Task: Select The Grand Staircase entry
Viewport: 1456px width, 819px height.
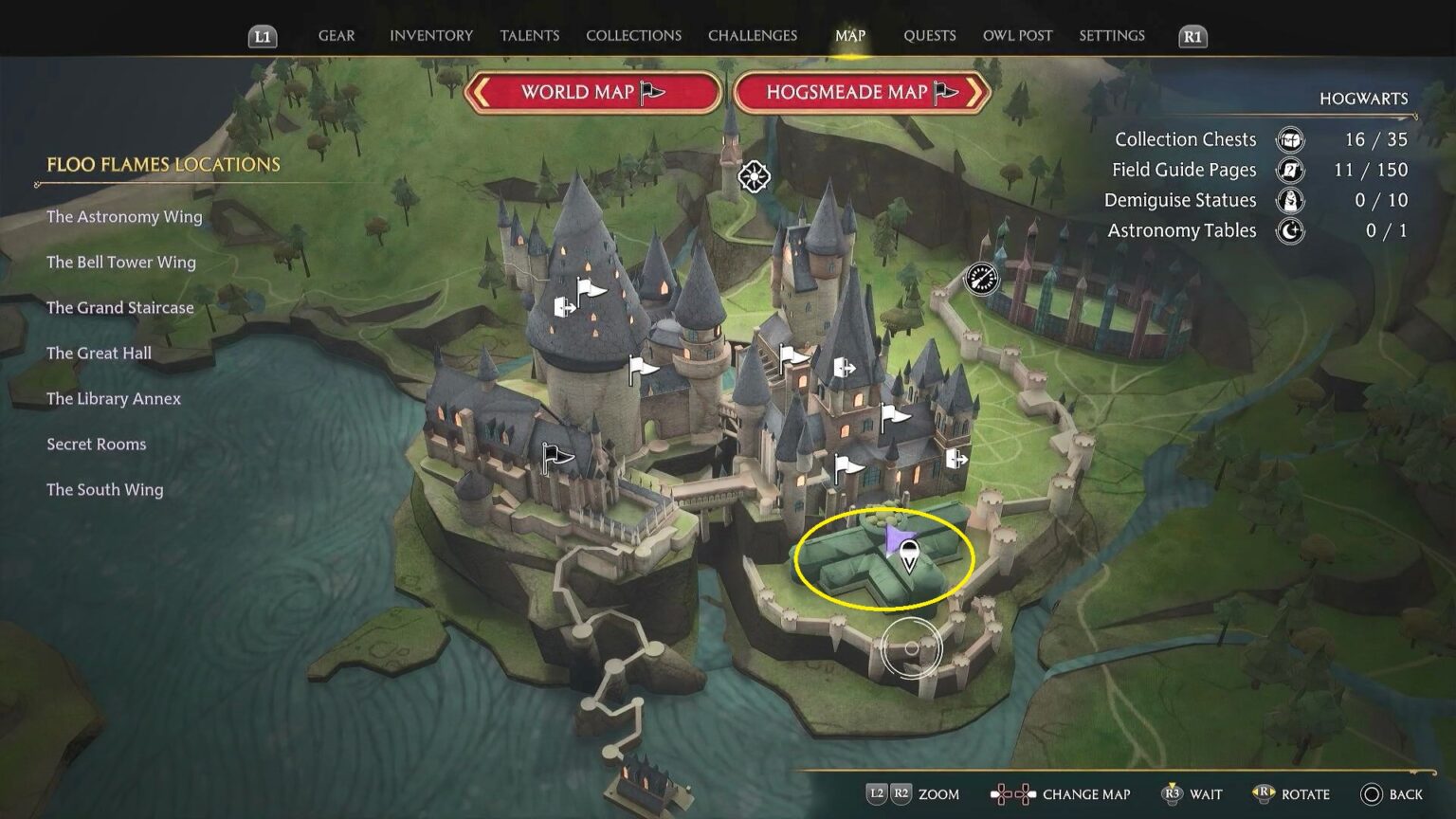Action: [120, 308]
